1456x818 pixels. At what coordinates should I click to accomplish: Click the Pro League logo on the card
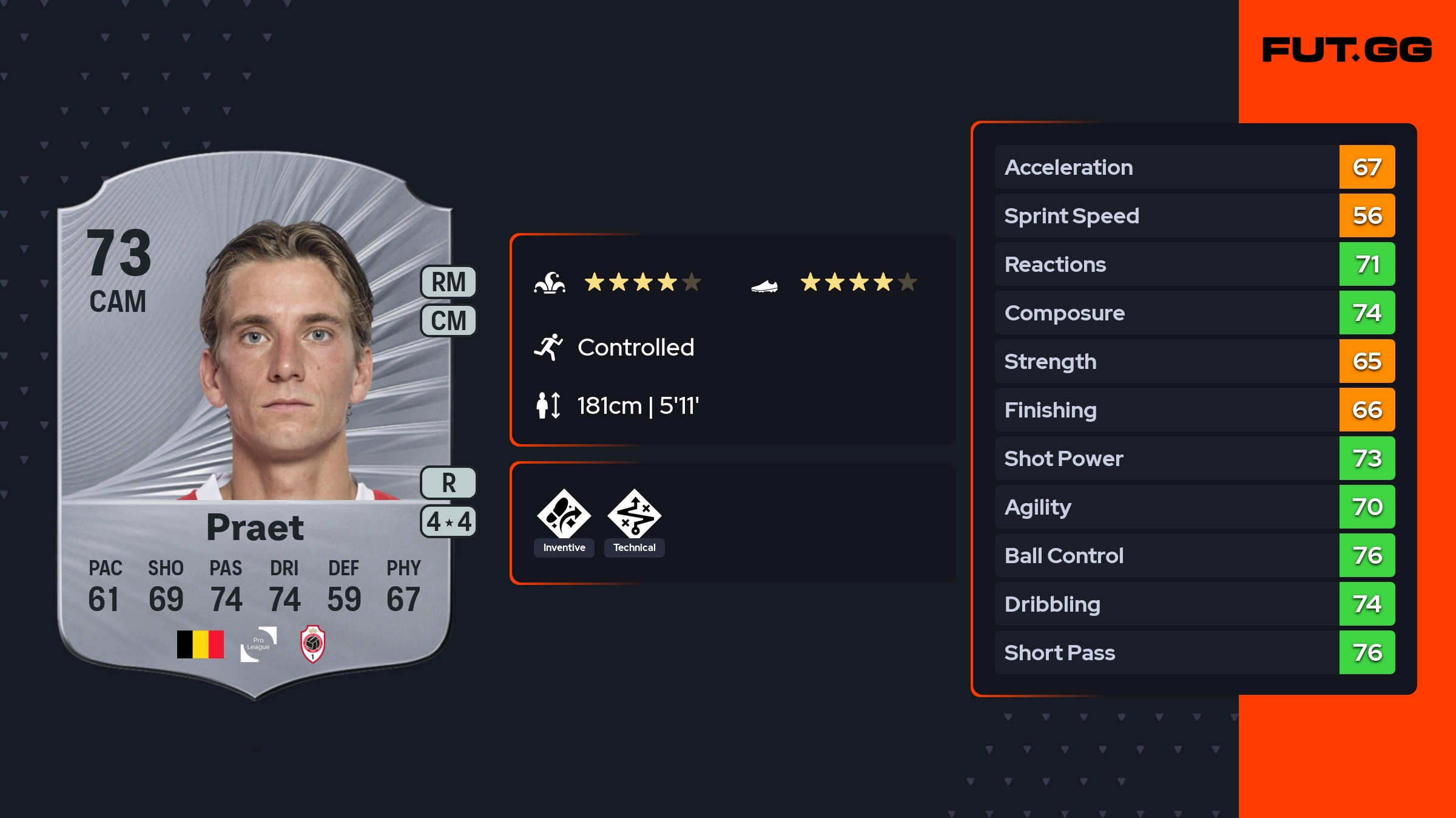[258, 644]
